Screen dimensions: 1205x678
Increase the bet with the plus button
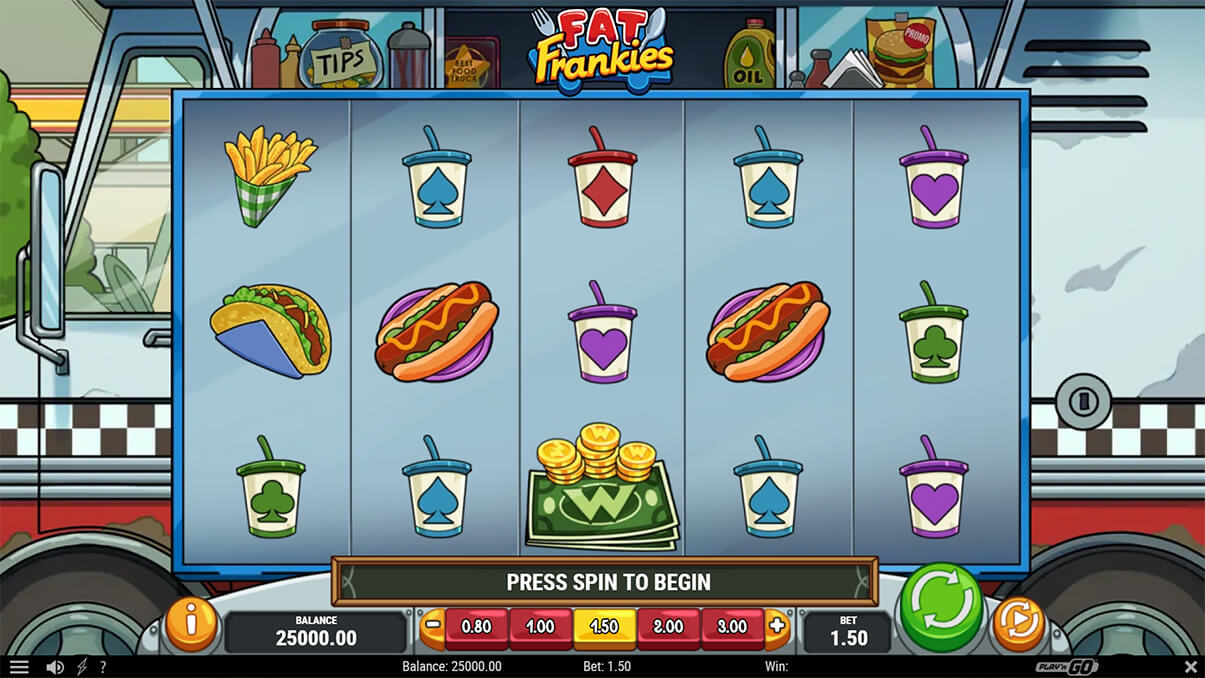pyautogui.click(x=778, y=627)
